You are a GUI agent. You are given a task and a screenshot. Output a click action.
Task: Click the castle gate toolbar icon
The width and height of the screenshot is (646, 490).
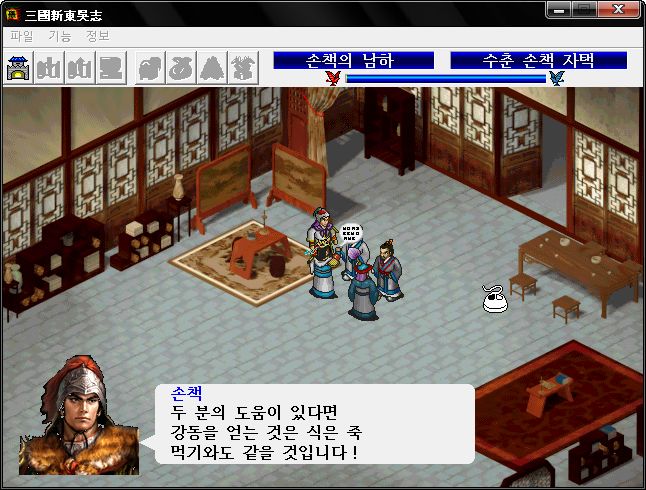[x=19, y=68]
